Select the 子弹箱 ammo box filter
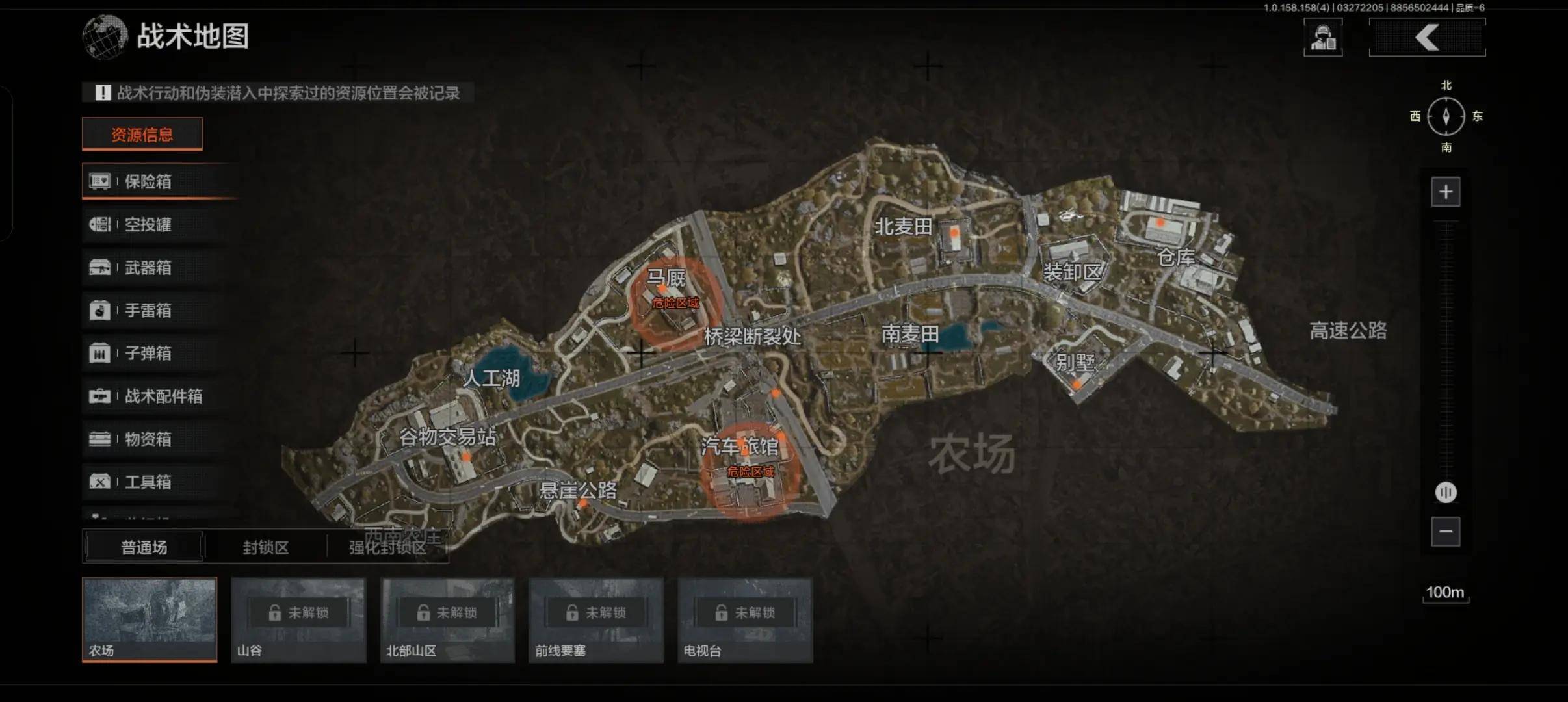 click(101, 354)
